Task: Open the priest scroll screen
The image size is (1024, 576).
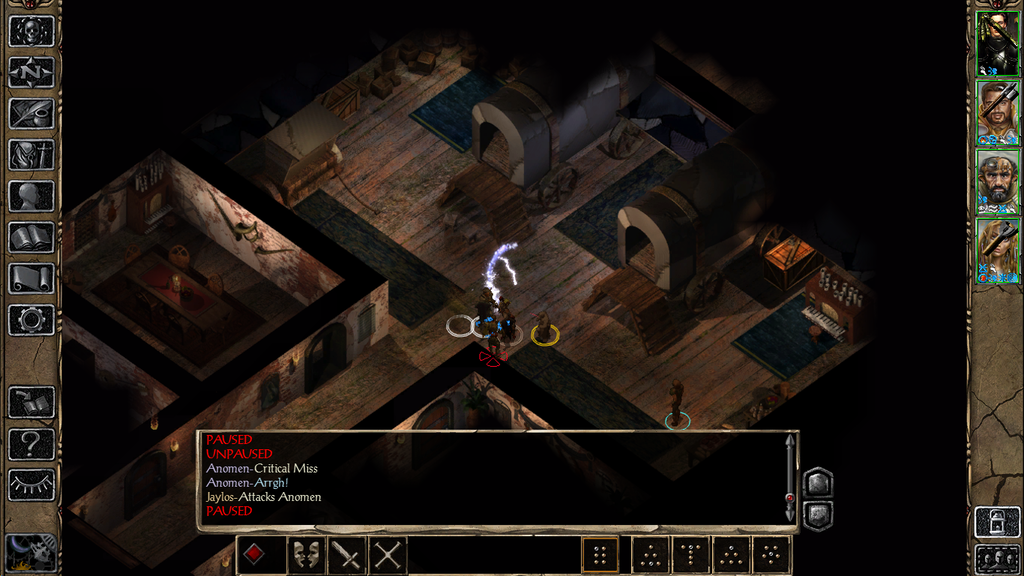Action: (x=31, y=278)
